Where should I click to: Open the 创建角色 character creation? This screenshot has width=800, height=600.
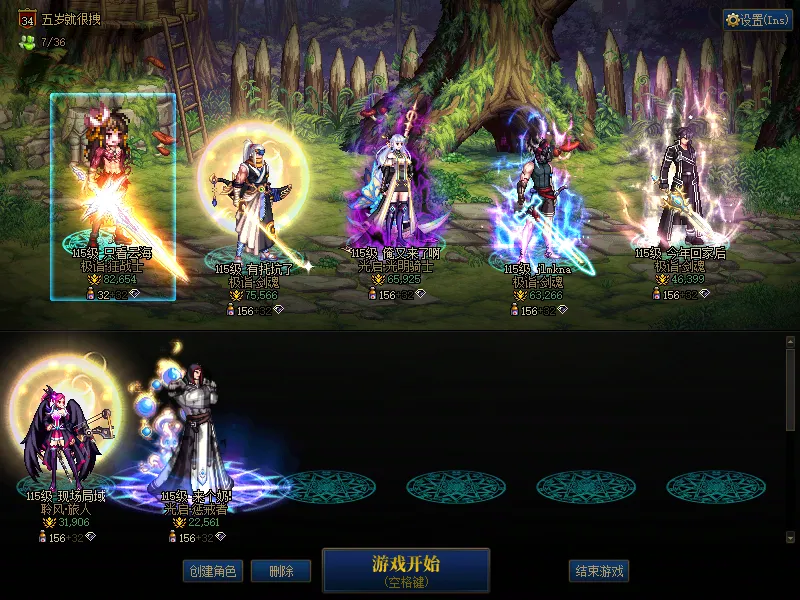[212, 571]
